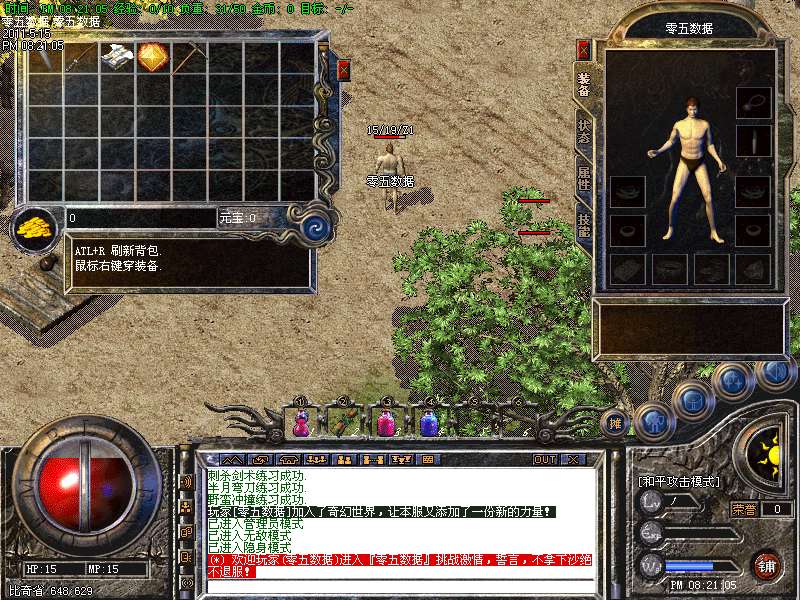Click the OUT button on chat bar
The height and width of the screenshot is (600, 800).
tap(545, 460)
